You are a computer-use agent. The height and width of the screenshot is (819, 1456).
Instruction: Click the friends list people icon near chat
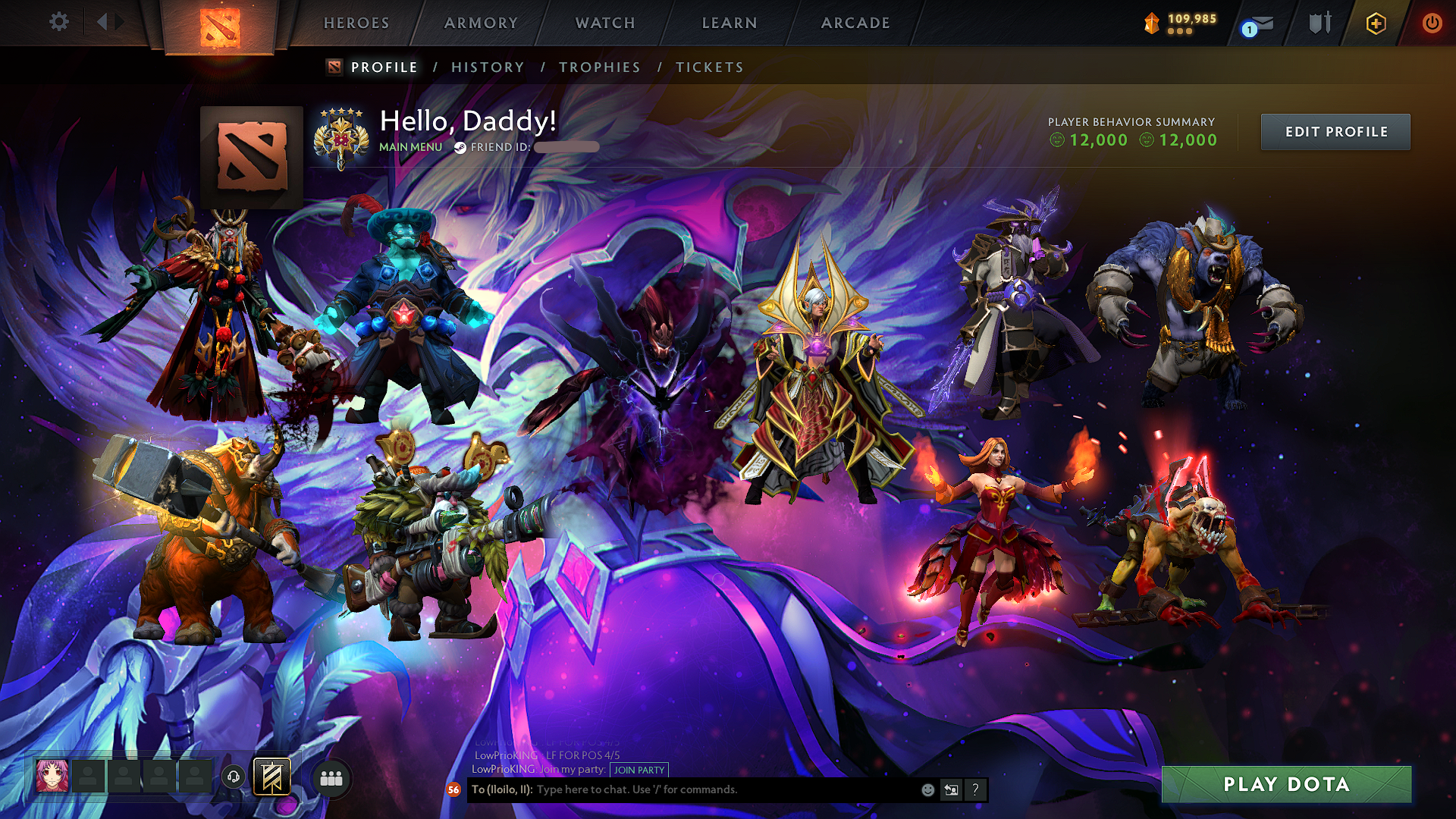(x=331, y=777)
